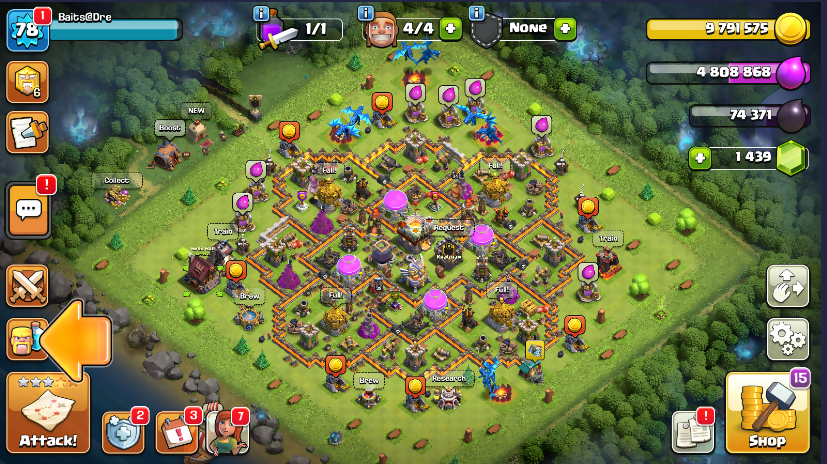
Task: Show info for the builder count
Action: (366, 13)
